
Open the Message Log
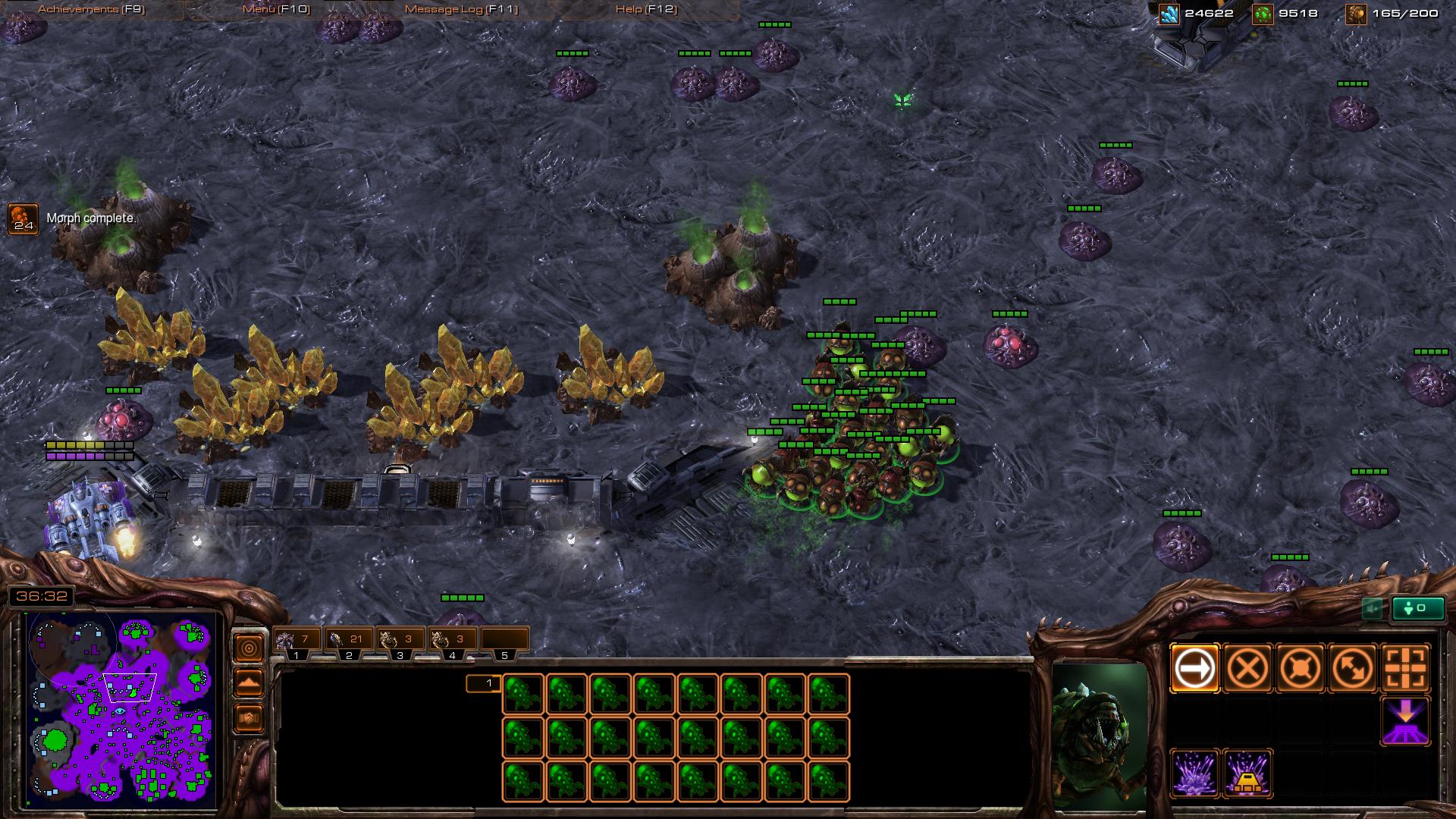[461, 9]
